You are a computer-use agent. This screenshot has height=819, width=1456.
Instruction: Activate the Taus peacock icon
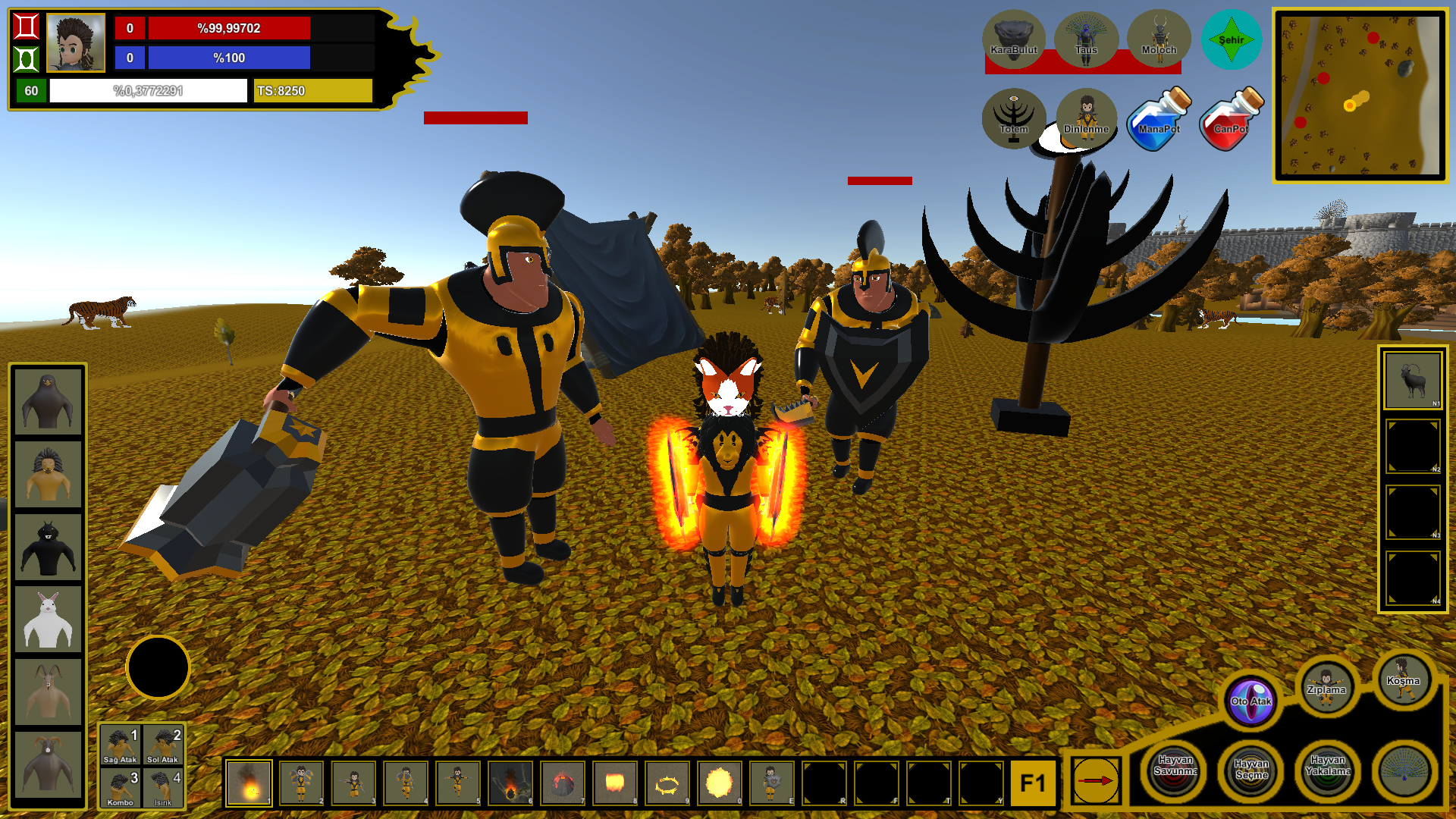tap(1086, 39)
